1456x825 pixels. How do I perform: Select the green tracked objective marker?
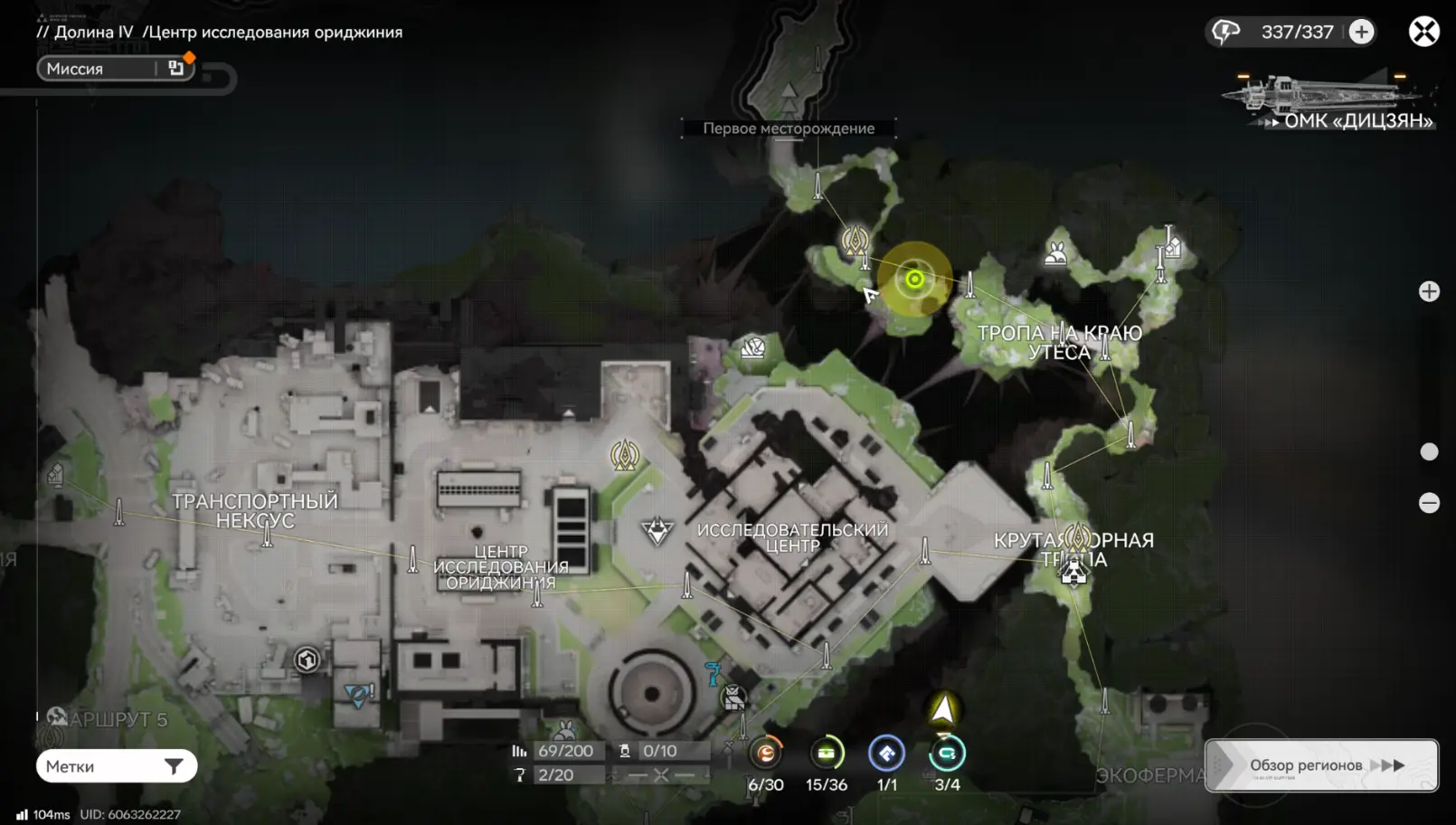click(x=914, y=279)
